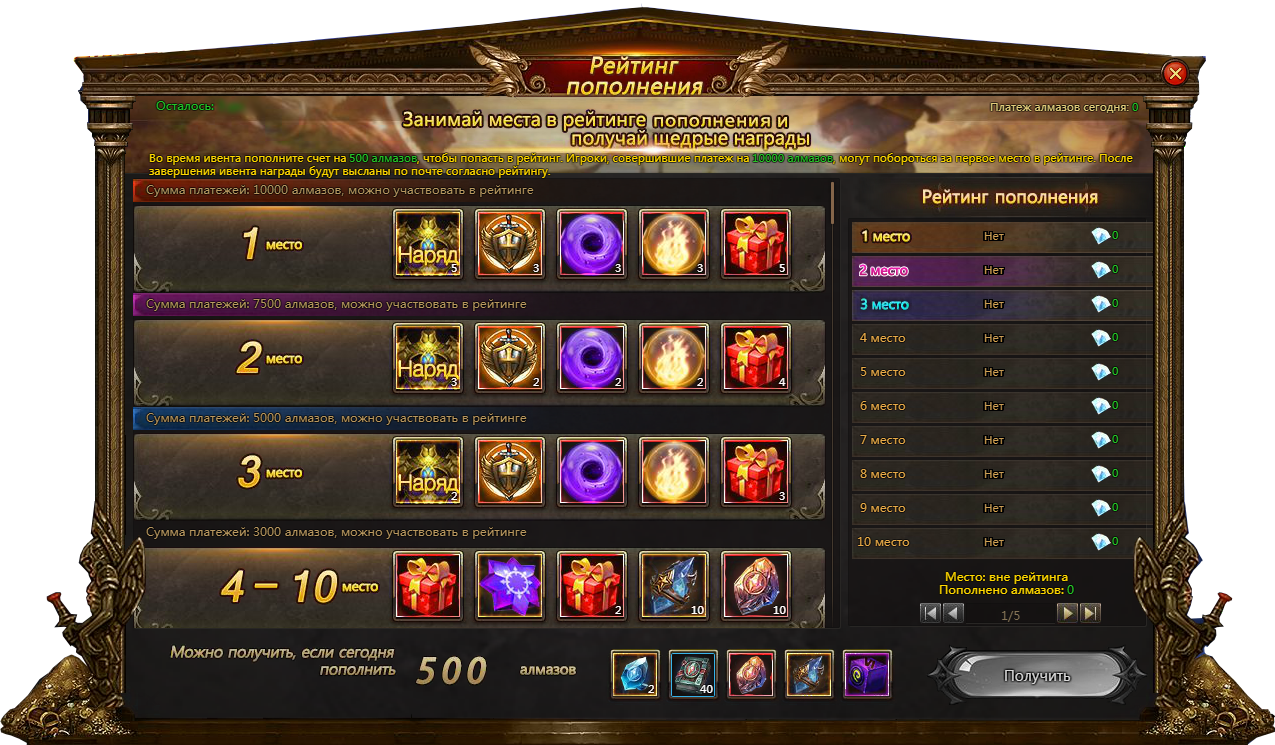Select the book reward with count 40

(x=693, y=674)
